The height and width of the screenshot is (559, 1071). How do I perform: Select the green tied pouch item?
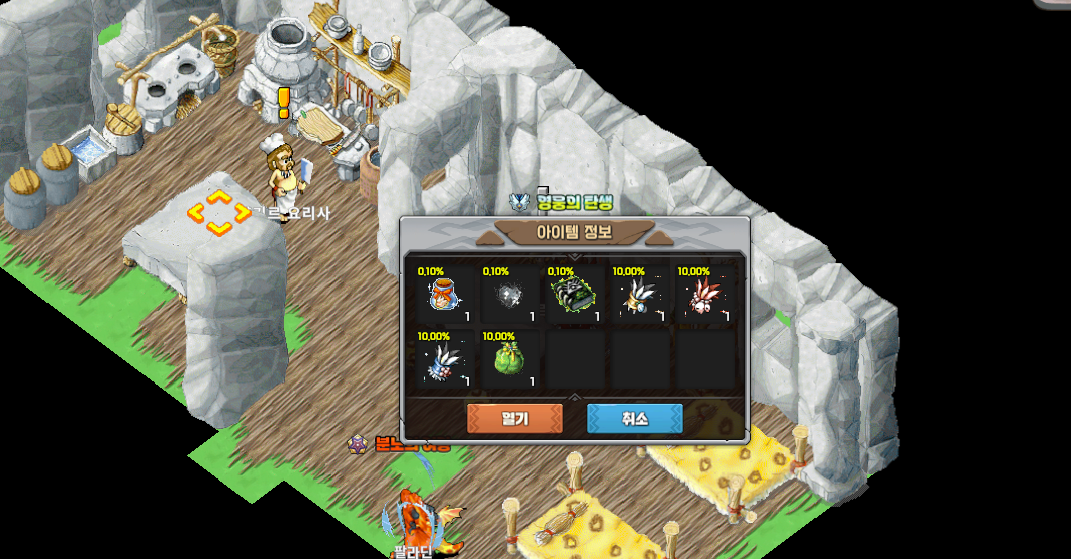pos(509,361)
